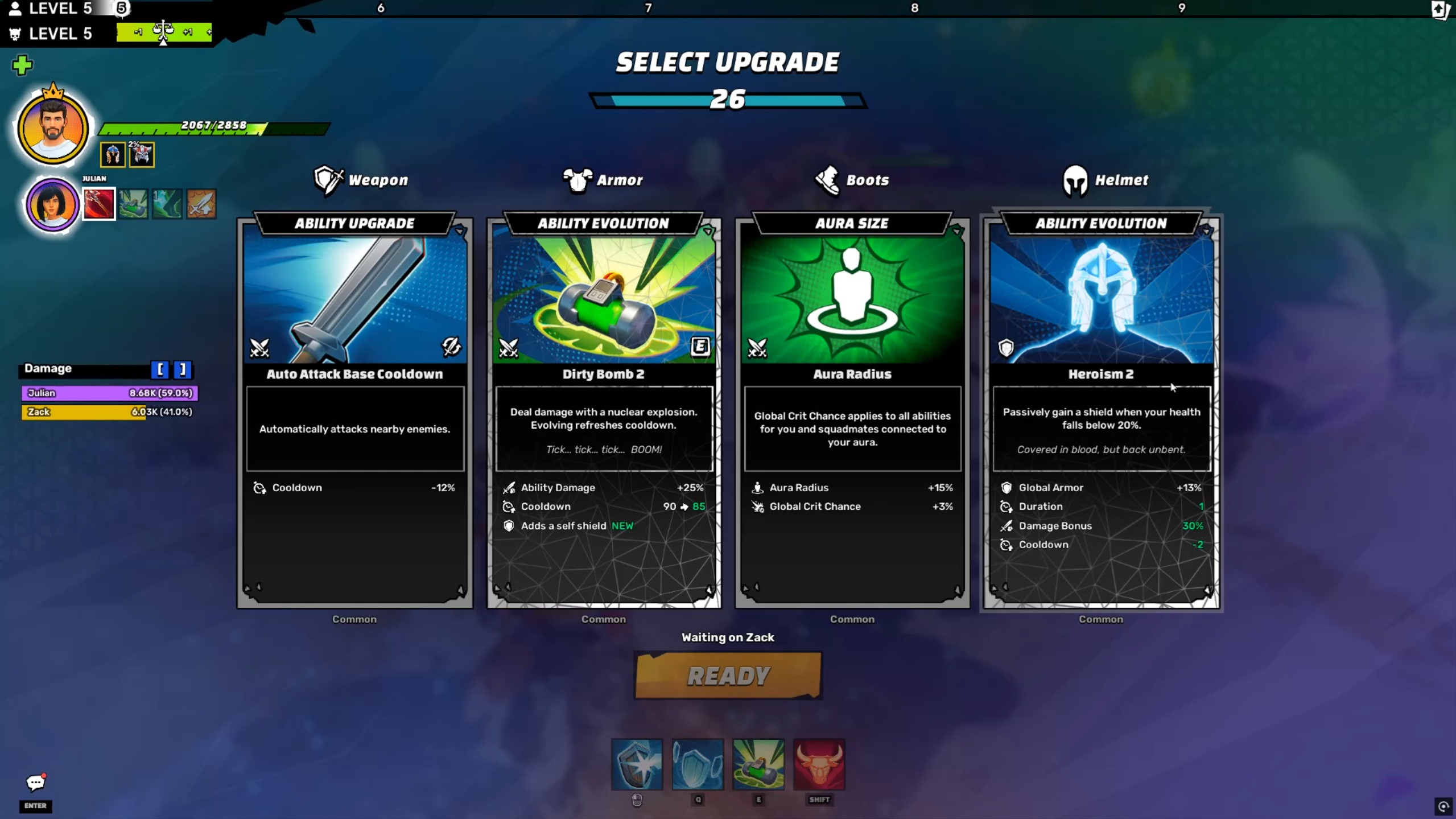Screen dimensions: 1456x819
Task: Click the helmet buff icon below health bar
Action: coord(113,155)
